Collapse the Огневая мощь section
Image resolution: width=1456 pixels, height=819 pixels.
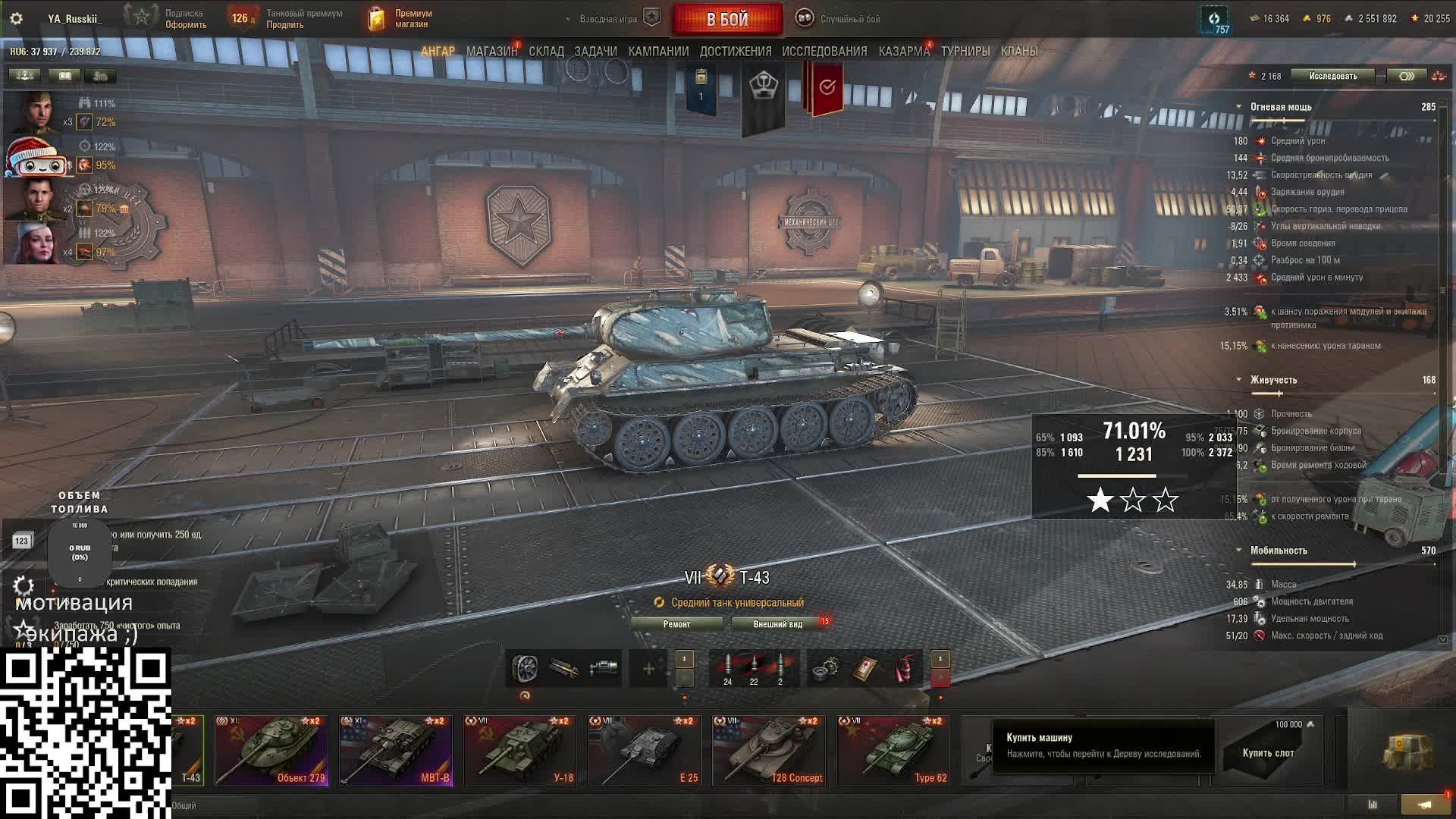pyautogui.click(x=1238, y=107)
